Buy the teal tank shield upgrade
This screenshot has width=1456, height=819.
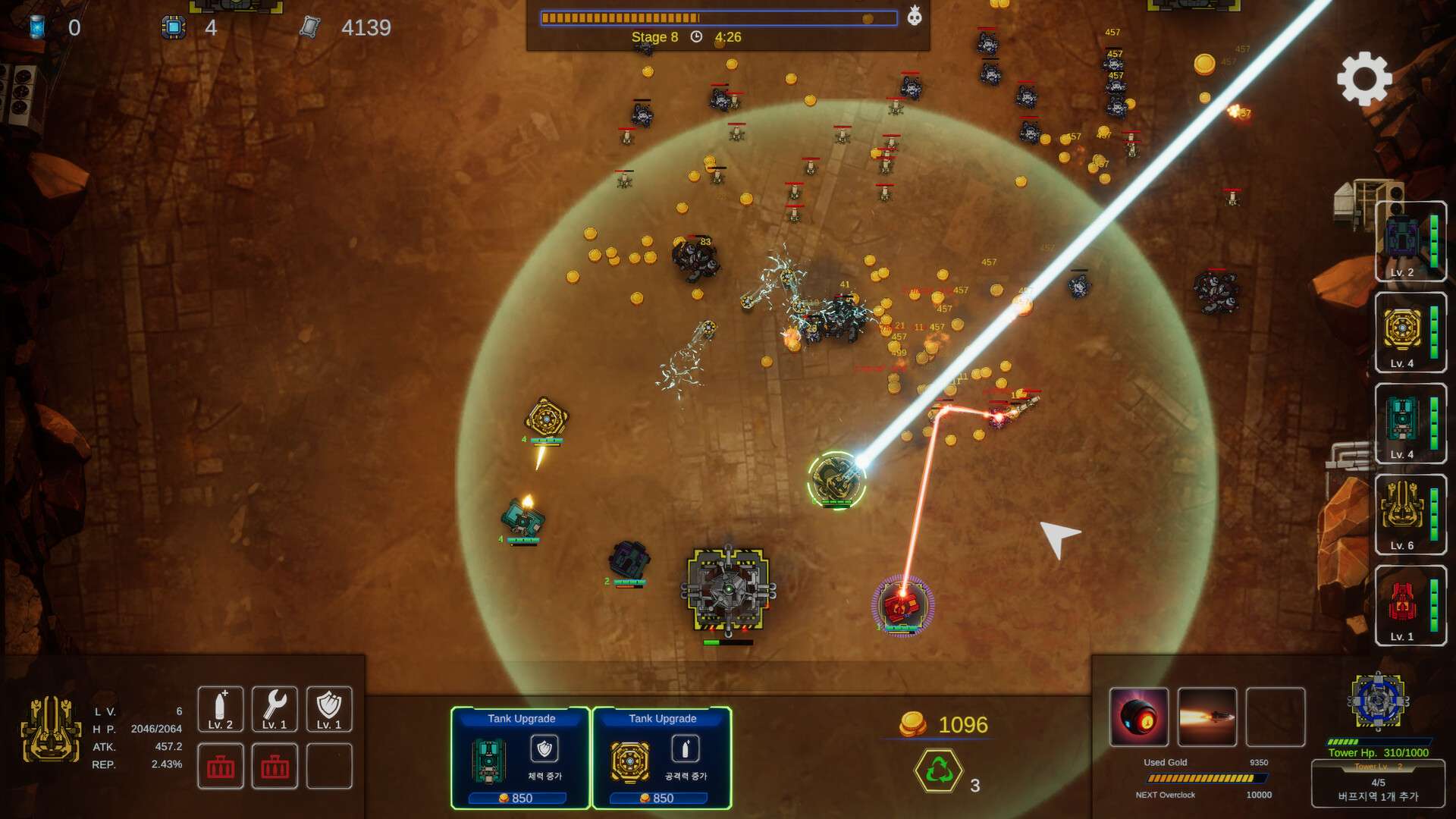coord(520,758)
